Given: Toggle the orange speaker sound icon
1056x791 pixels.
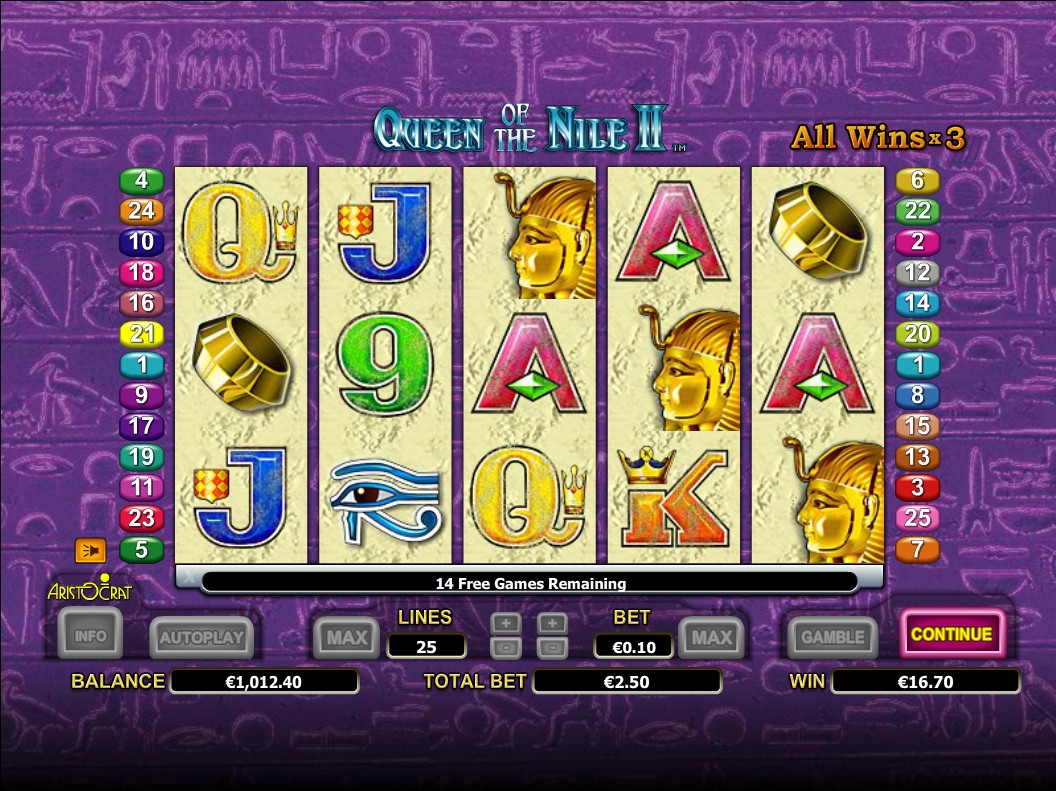Looking at the screenshot, I should click(x=90, y=550).
